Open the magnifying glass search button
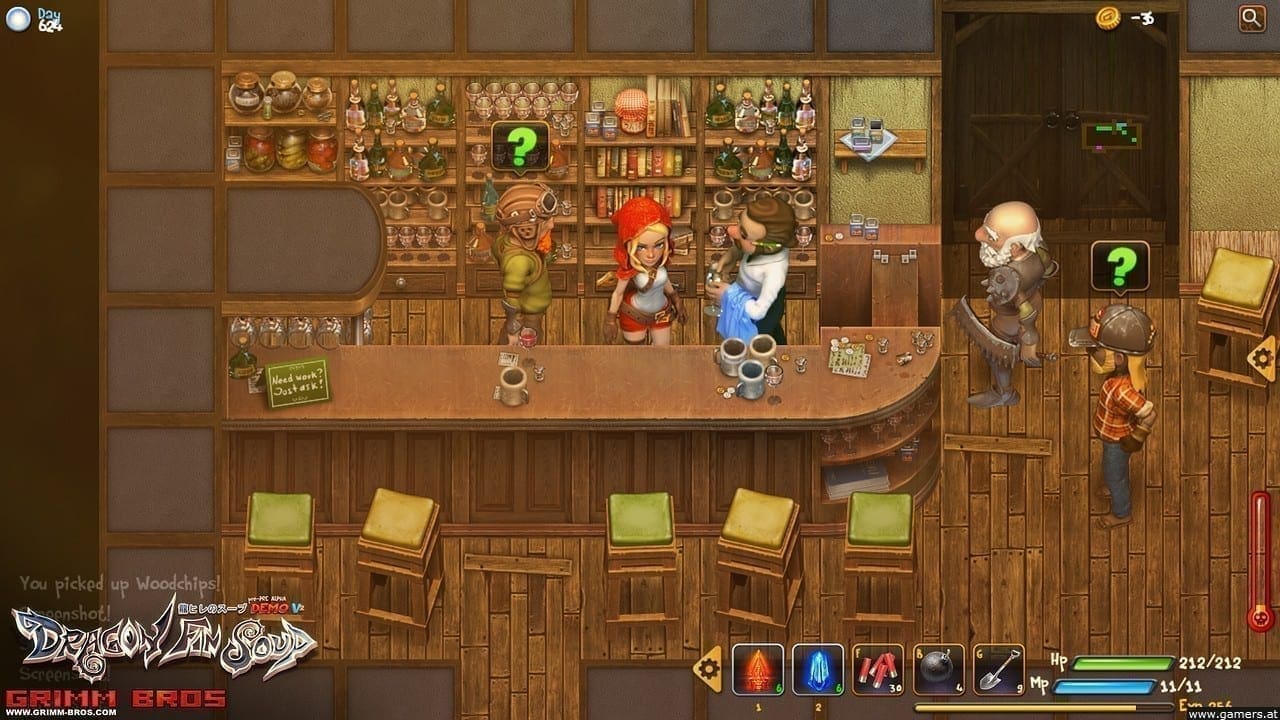The height and width of the screenshot is (720, 1280). 1251,18
